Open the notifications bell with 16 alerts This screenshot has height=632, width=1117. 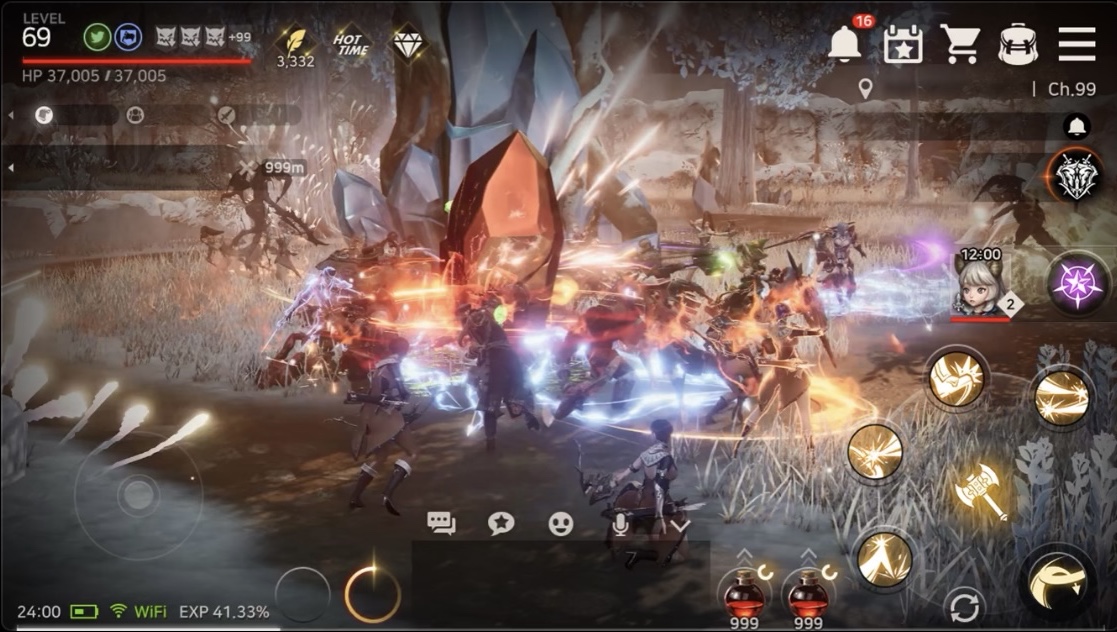pyautogui.click(x=846, y=44)
